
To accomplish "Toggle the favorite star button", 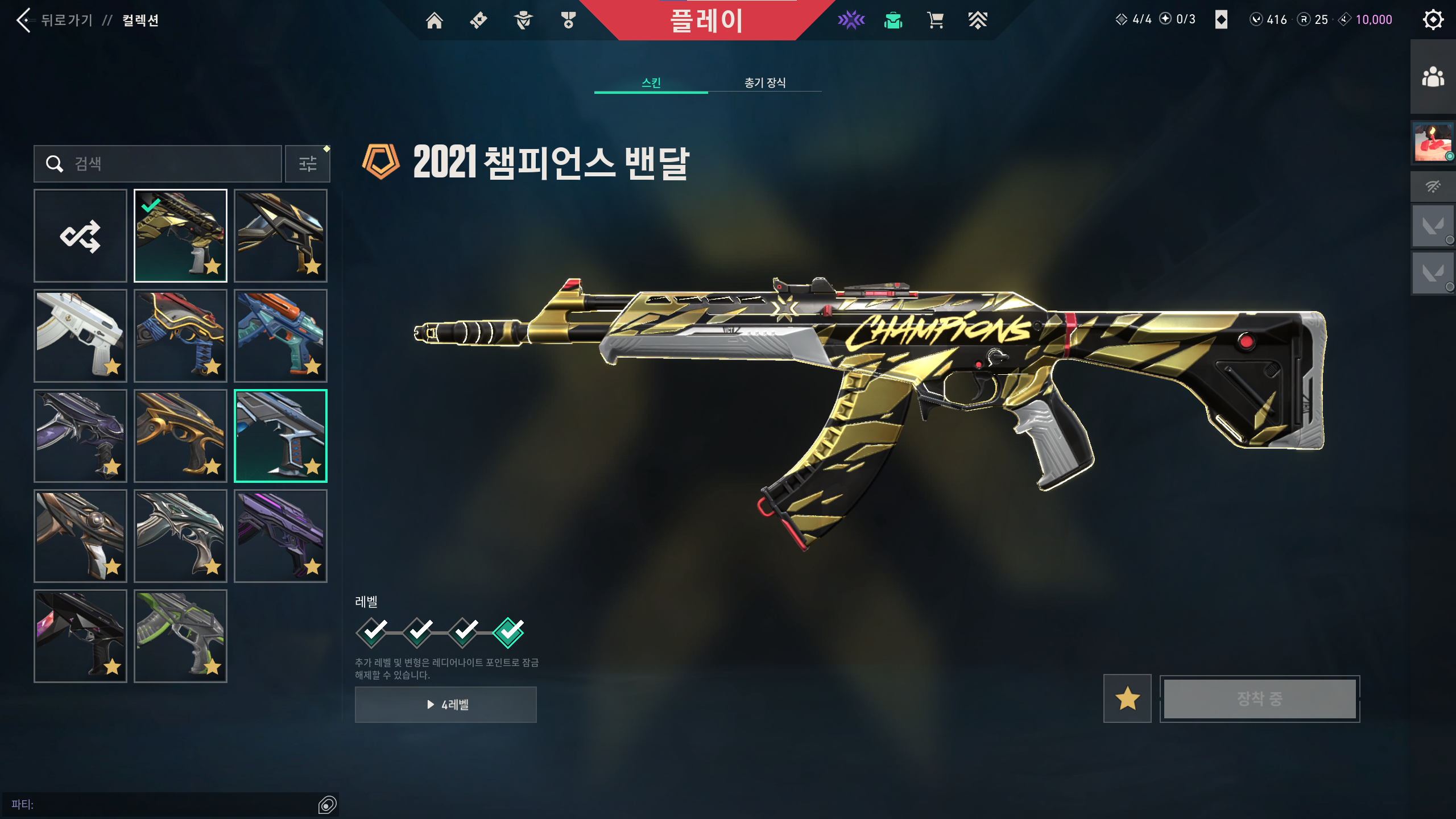I will point(1127,699).
